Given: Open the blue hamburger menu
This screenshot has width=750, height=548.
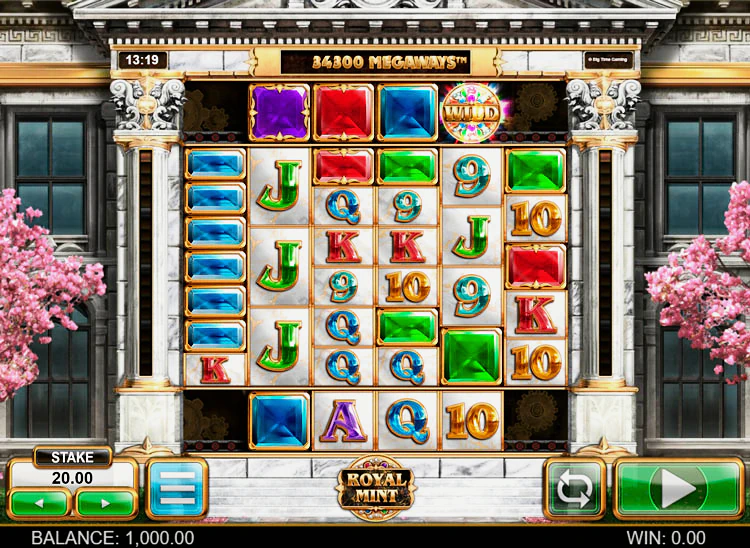Looking at the screenshot, I should pyautogui.click(x=176, y=488).
